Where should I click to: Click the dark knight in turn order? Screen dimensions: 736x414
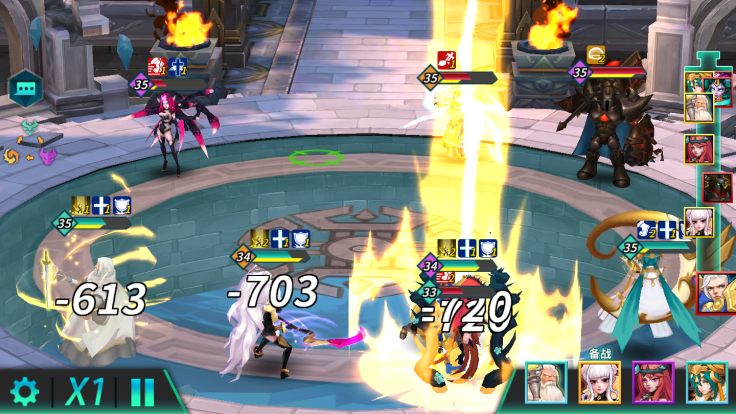pos(714,187)
